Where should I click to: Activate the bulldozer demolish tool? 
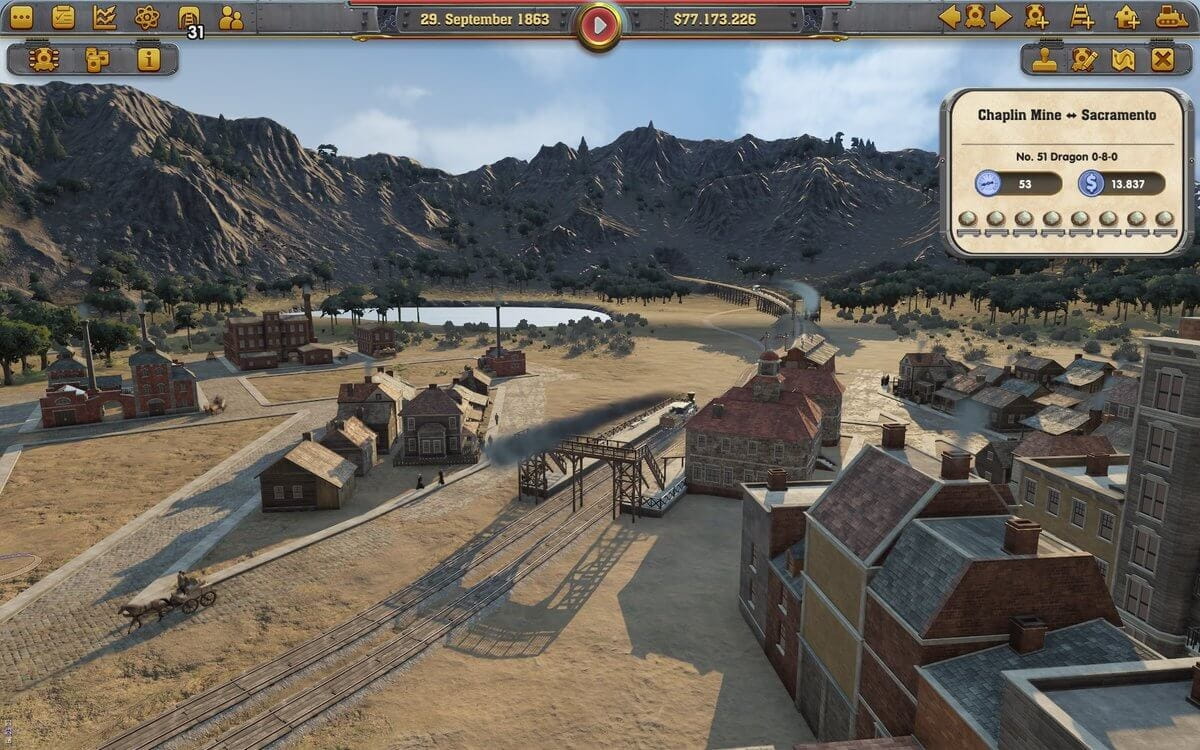coord(1171,16)
